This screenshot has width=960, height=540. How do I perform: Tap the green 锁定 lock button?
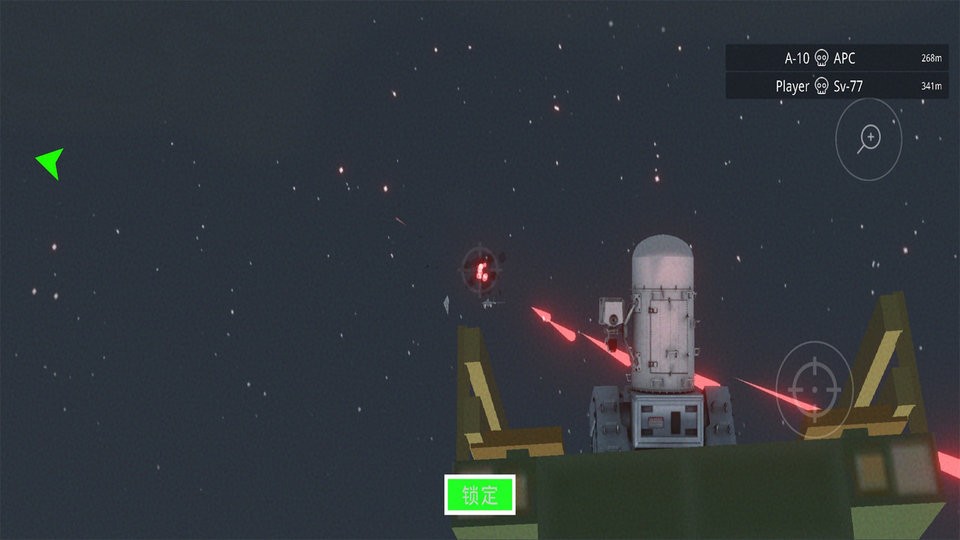pos(480,495)
